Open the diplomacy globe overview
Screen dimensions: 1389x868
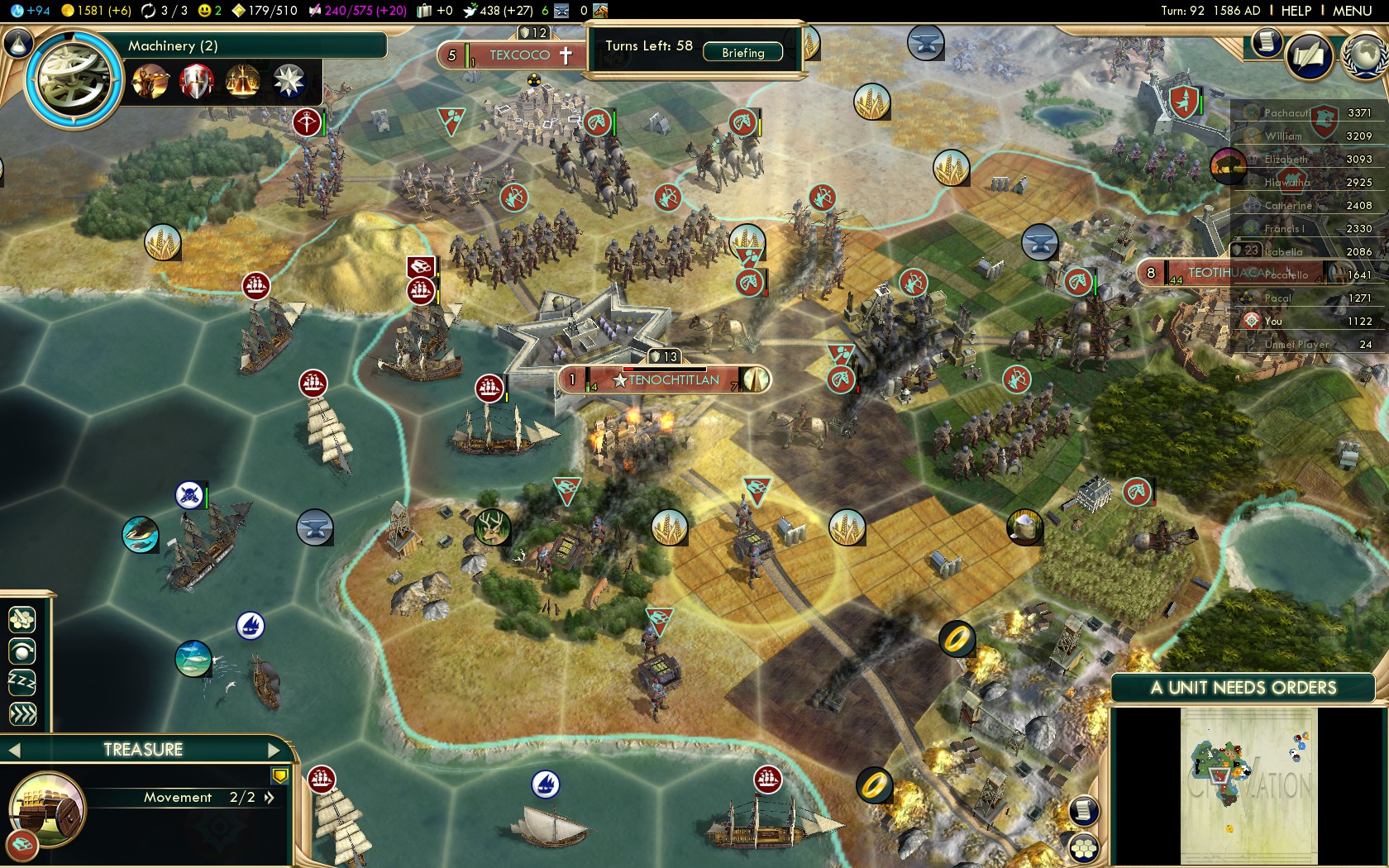click(1365, 56)
